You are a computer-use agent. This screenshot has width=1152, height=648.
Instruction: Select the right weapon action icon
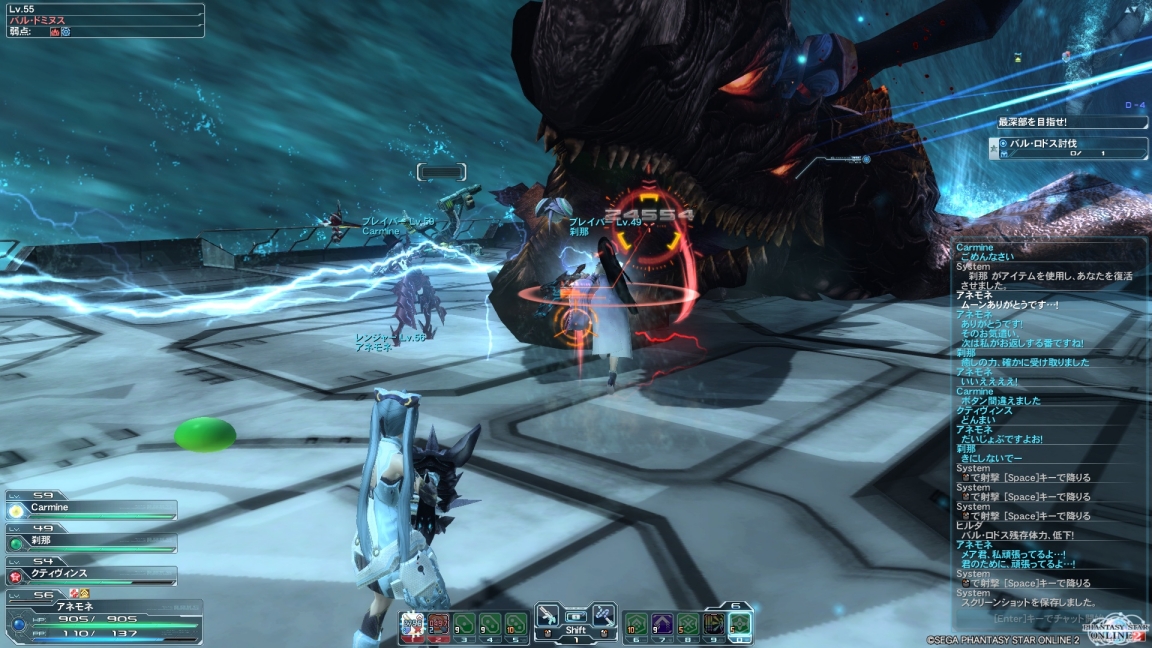tap(603, 616)
